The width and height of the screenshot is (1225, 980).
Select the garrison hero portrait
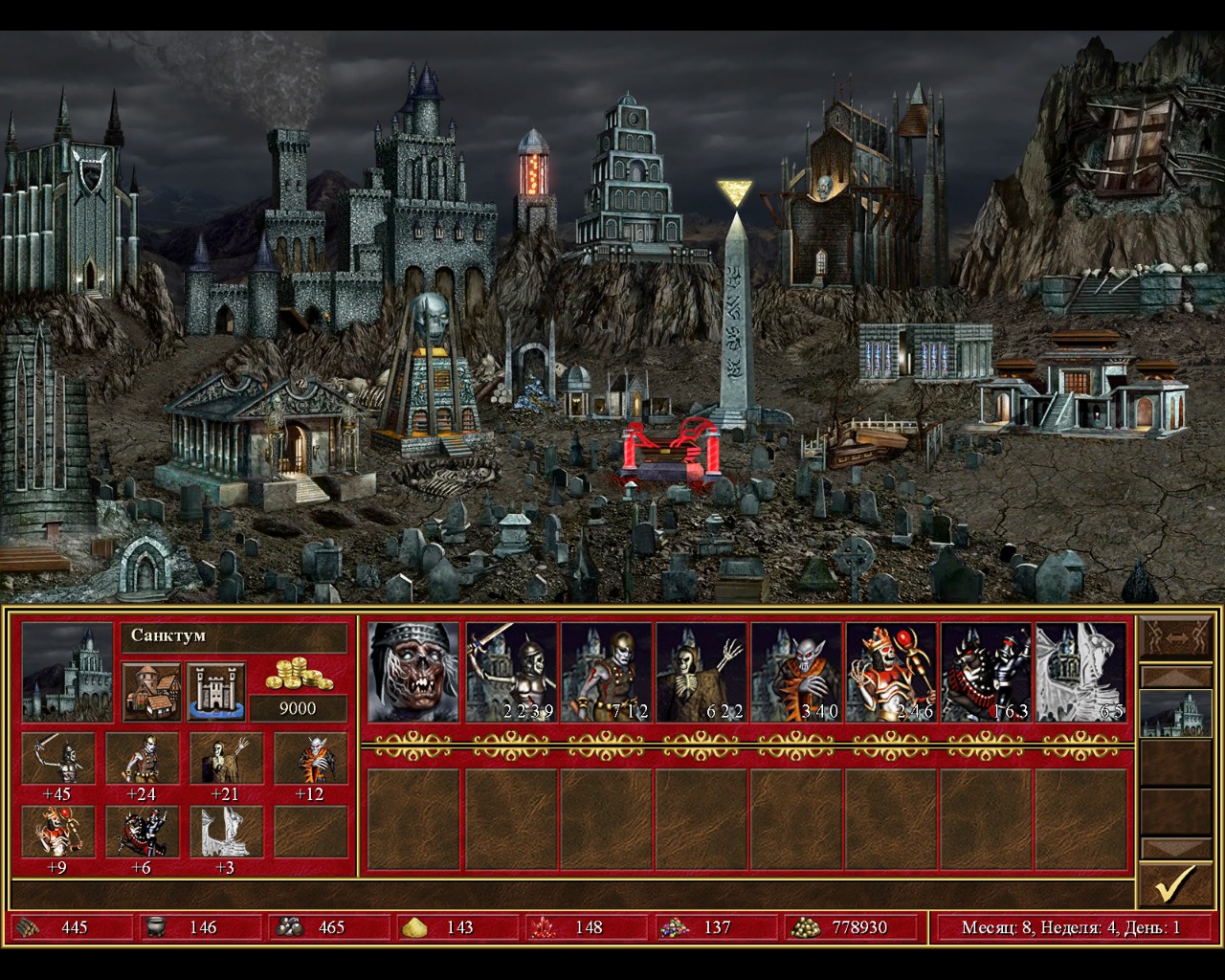point(414,672)
